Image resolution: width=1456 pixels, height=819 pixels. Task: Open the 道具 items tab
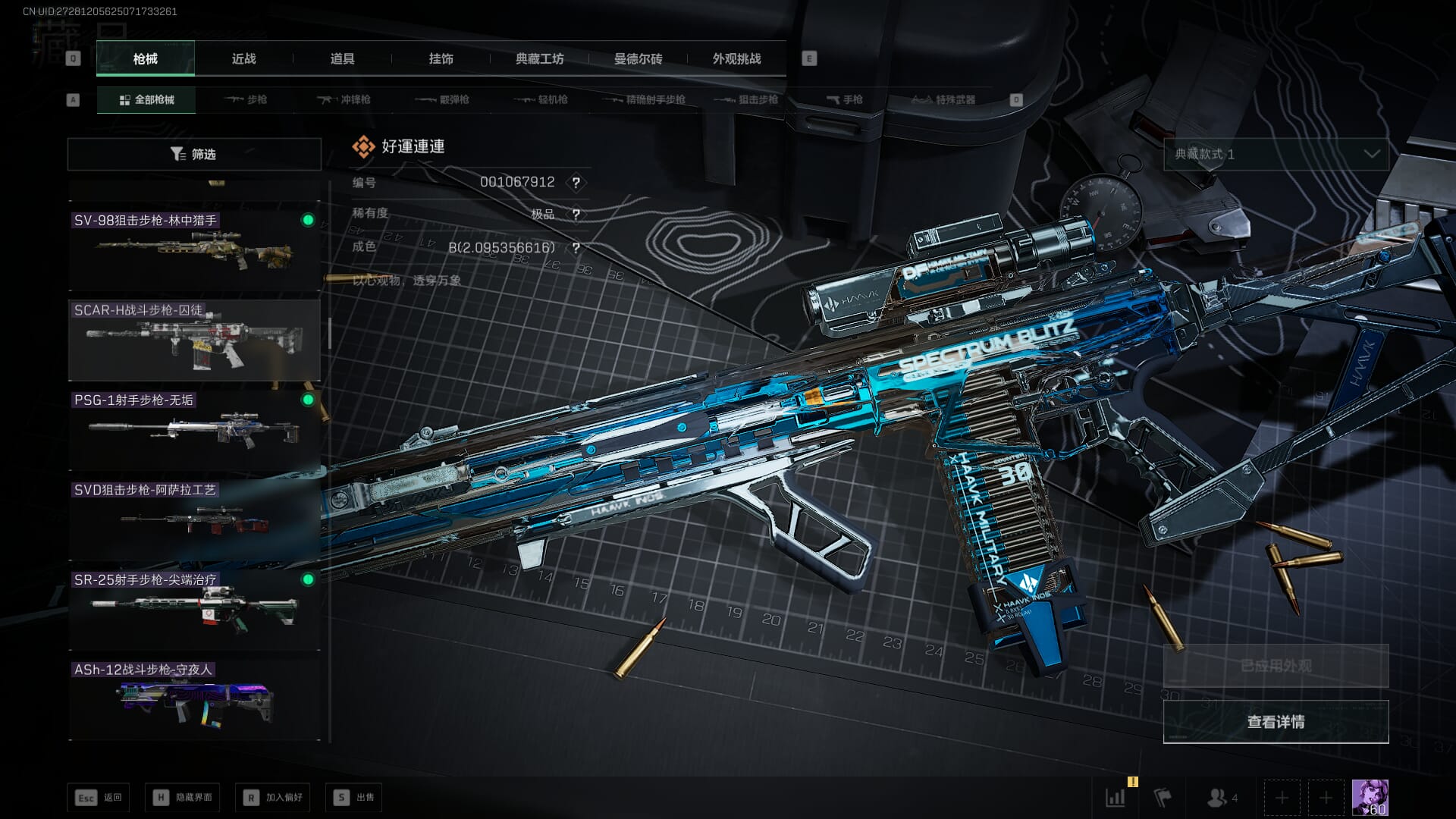tap(342, 58)
